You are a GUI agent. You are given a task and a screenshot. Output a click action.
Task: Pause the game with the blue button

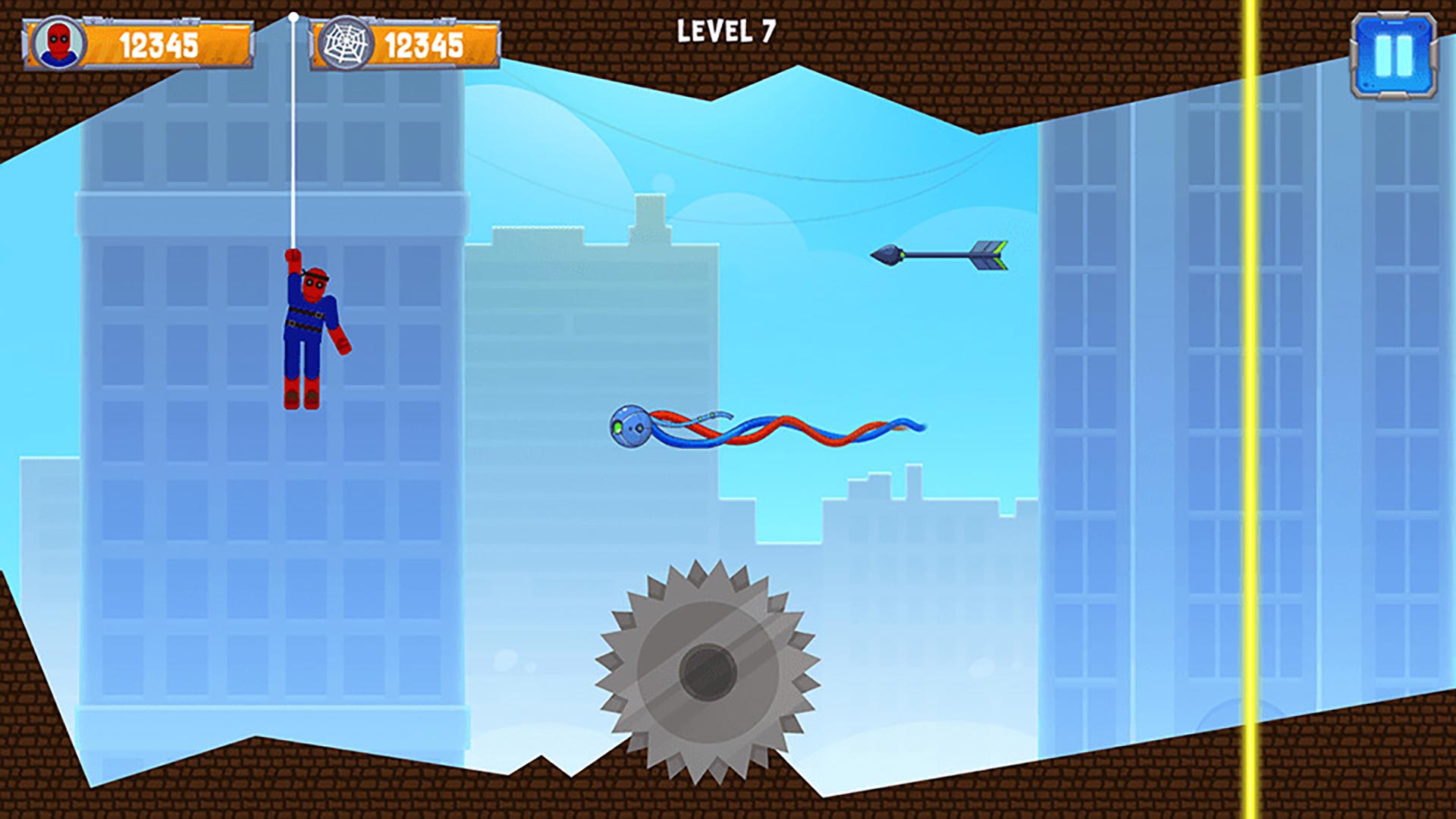1394,55
